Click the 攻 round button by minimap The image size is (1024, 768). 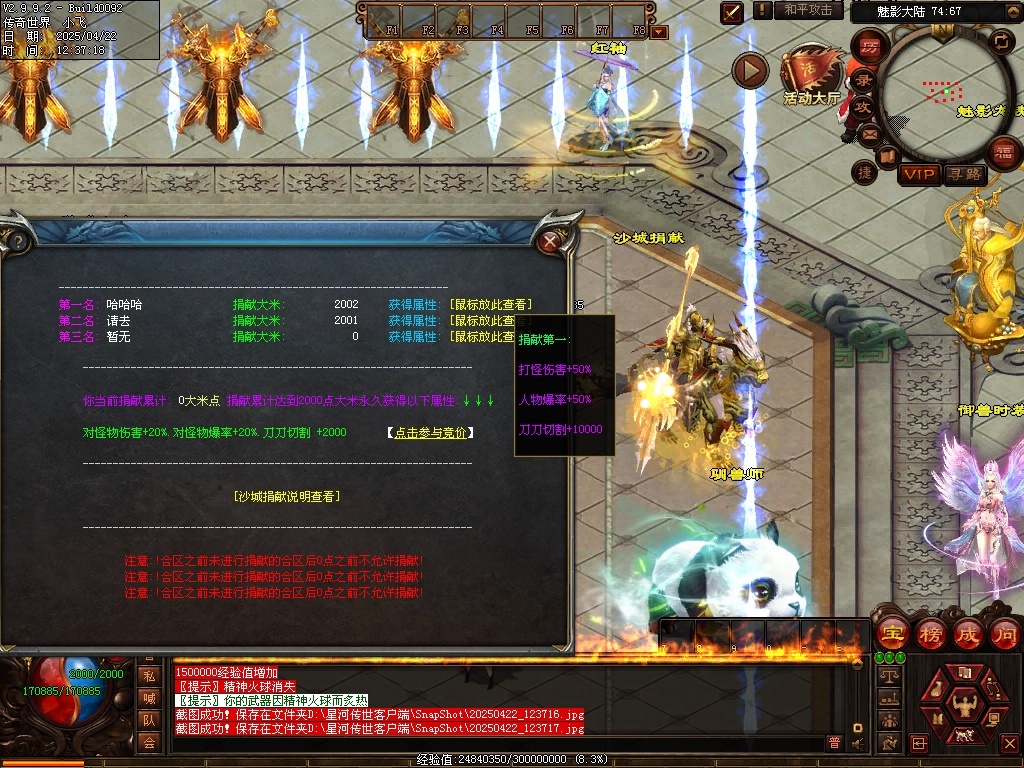(x=863, y=106)
